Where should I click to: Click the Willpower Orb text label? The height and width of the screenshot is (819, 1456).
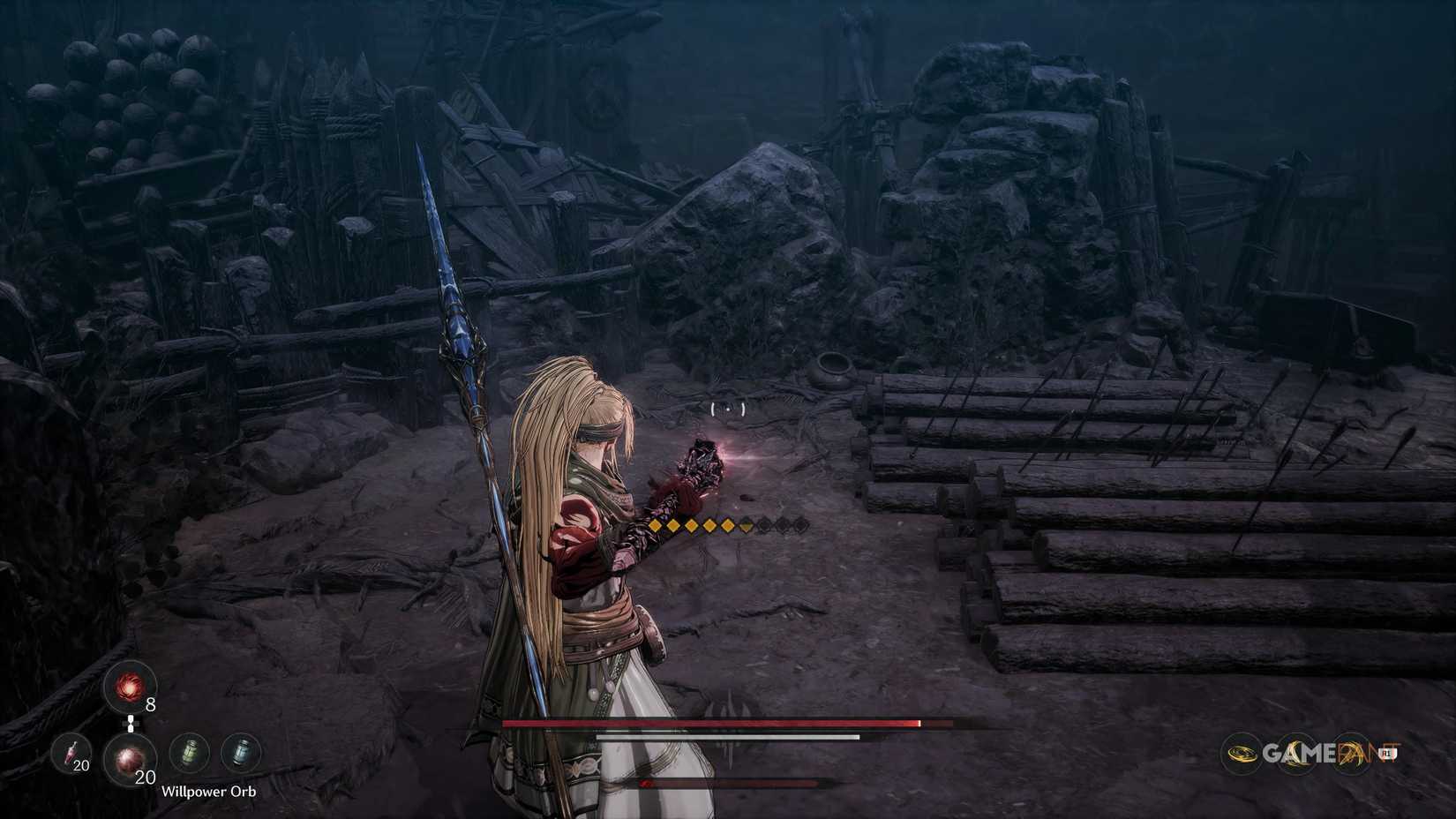[210, 793]
